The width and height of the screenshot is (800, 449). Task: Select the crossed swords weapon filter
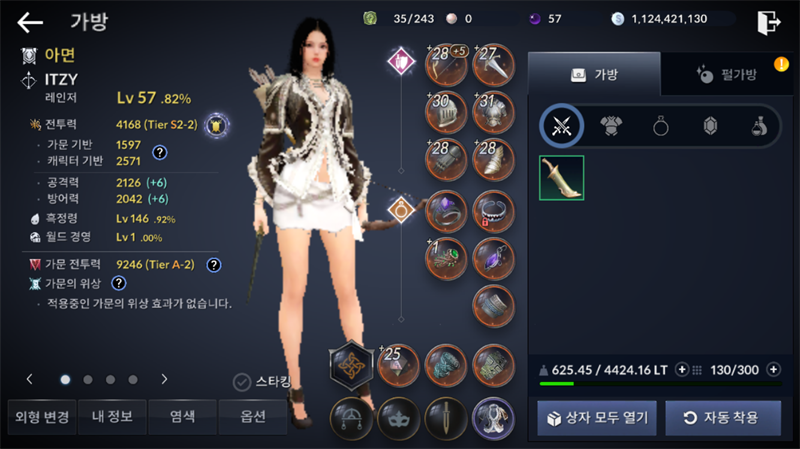561,125
